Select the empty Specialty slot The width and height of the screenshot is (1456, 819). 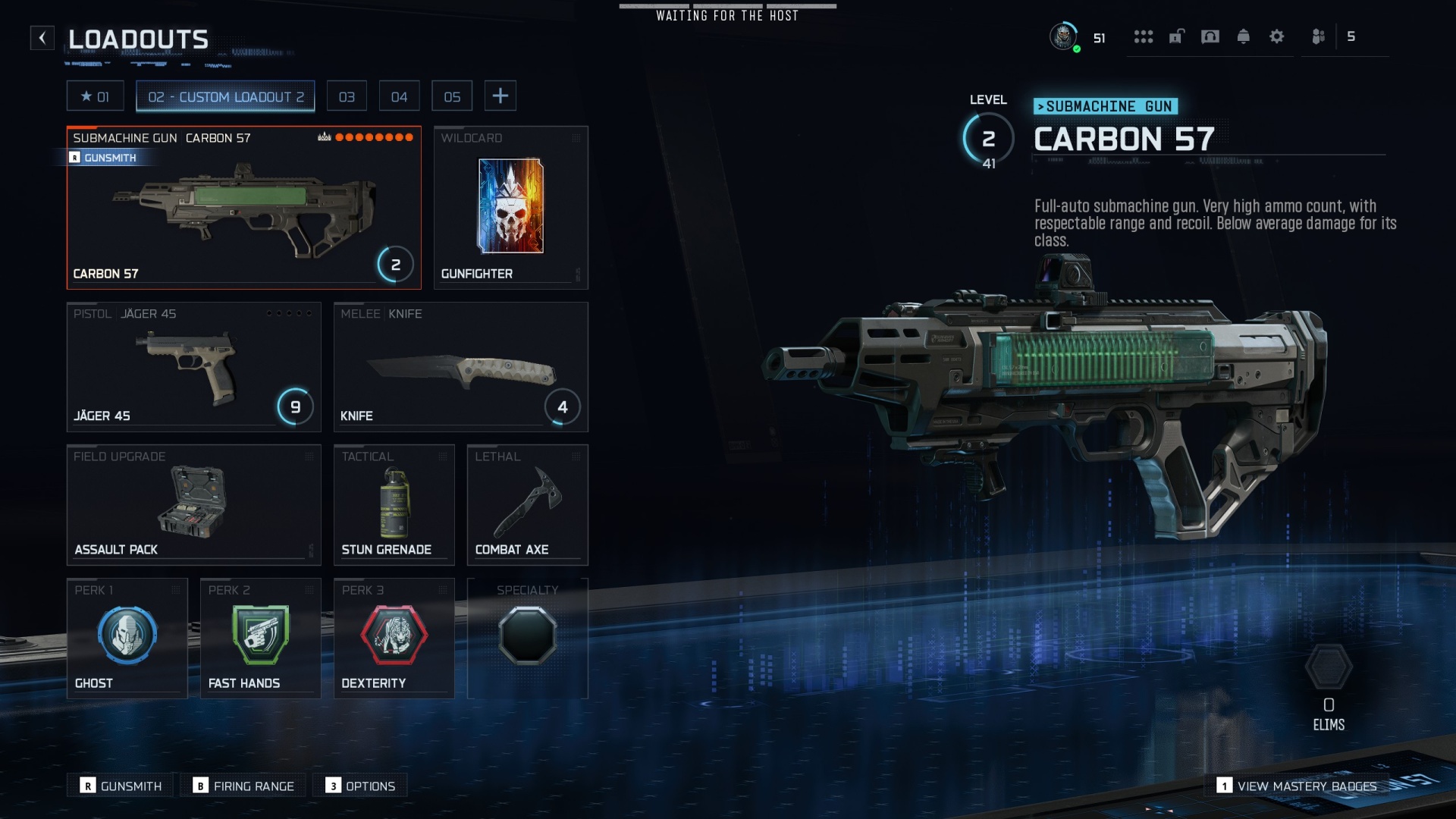tap(528, 635)
